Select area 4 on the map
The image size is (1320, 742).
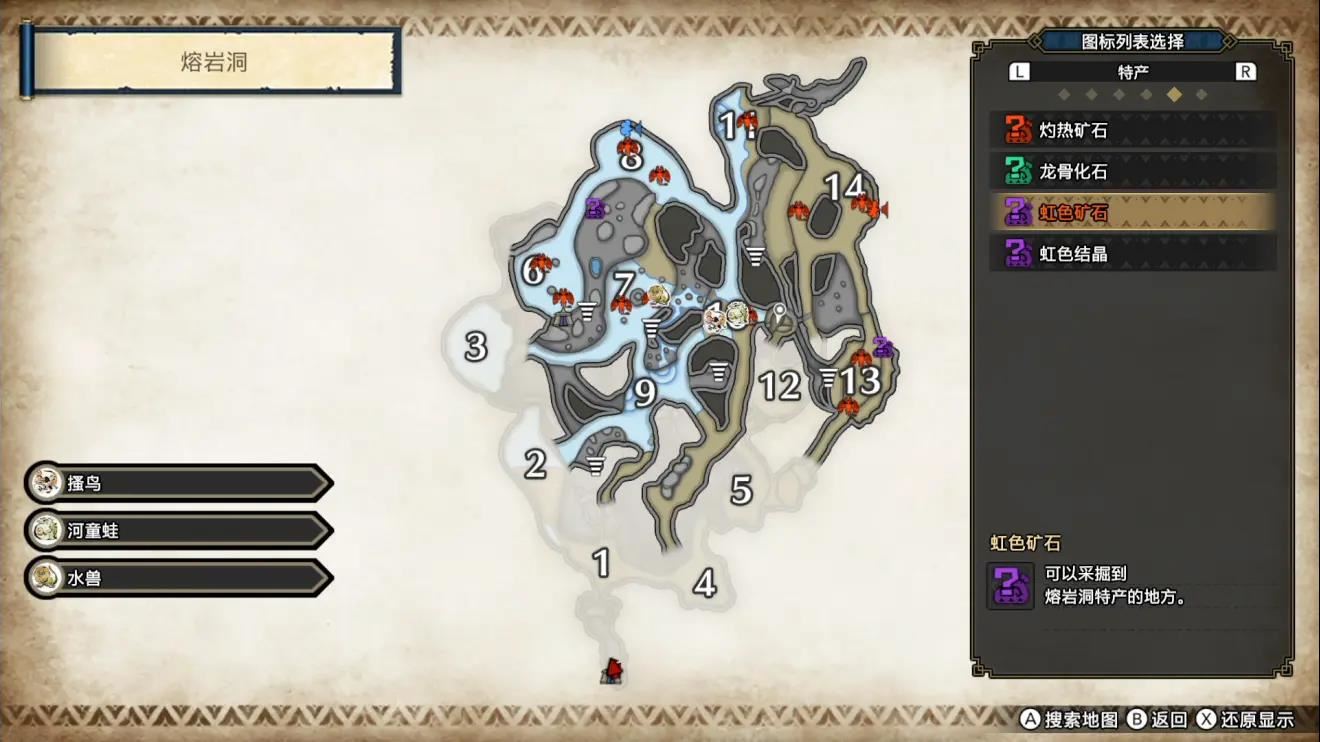pyautogui.click(x=705, y=583)
